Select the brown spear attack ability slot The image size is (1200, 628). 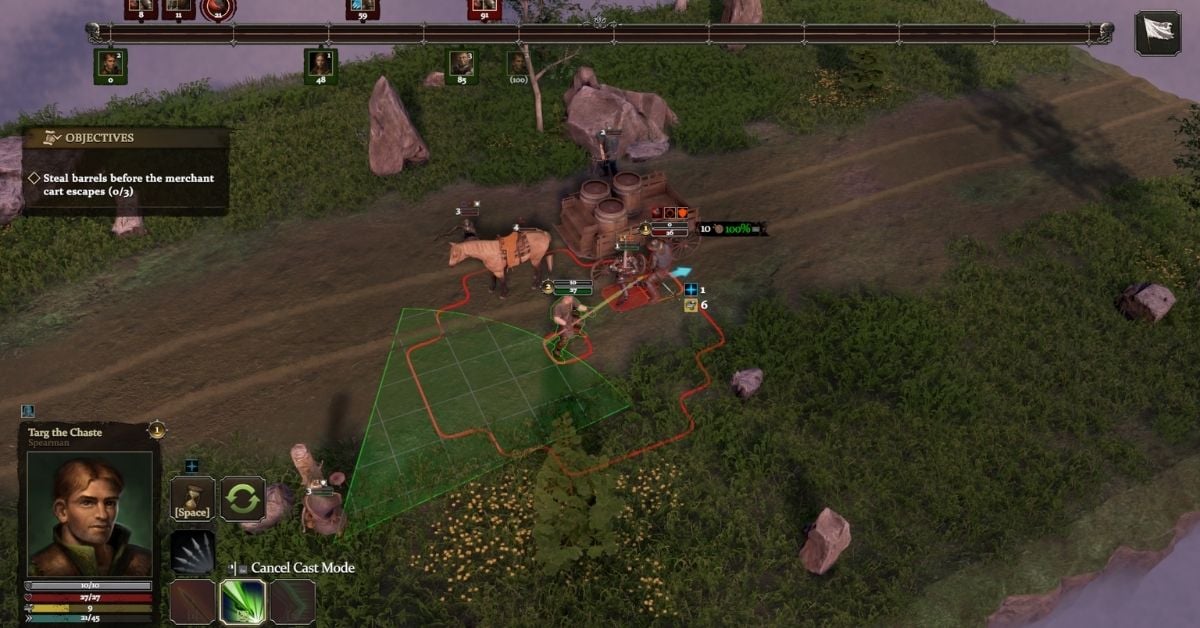point(192,602)
